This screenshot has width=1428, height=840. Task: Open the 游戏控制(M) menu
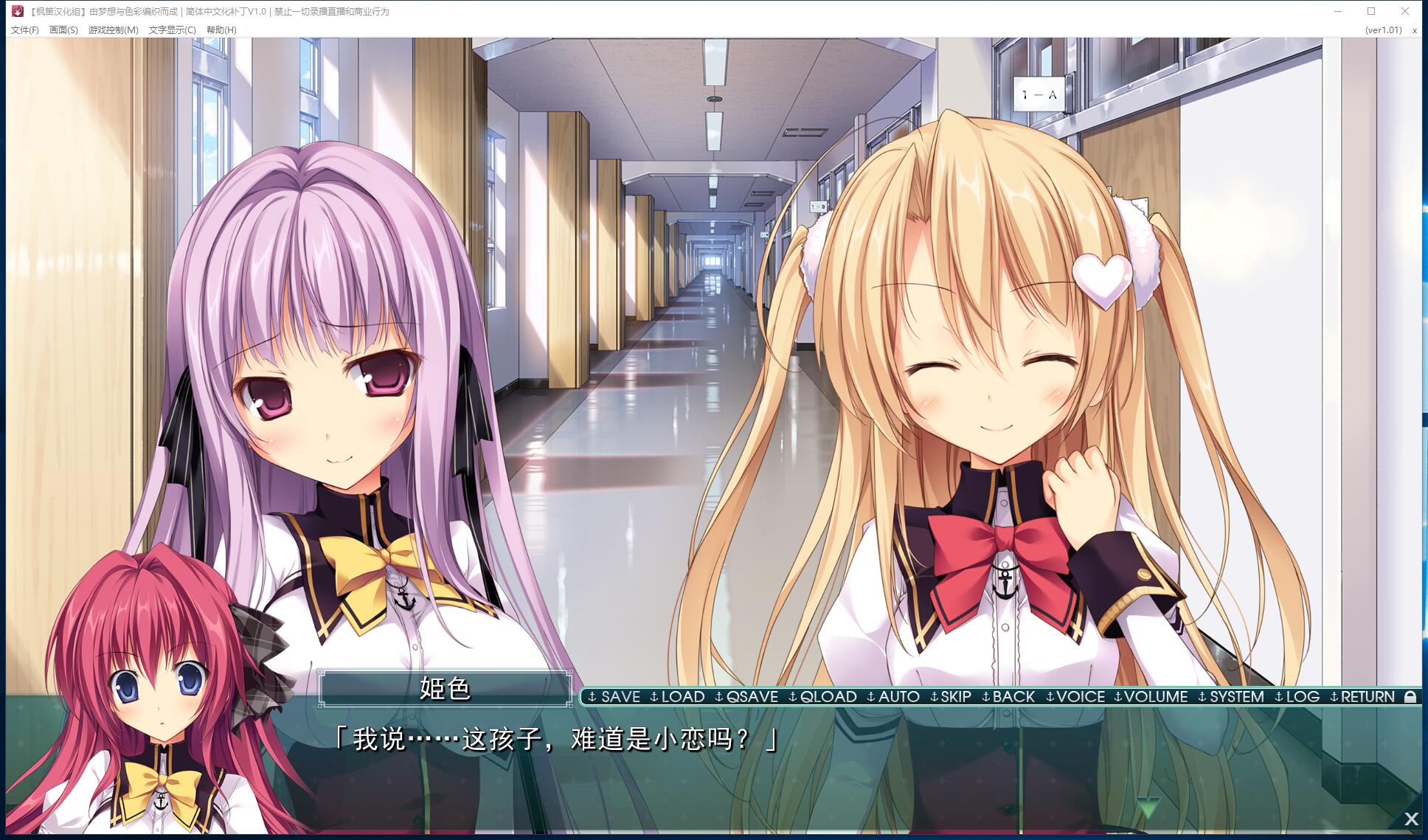pos(113,30)
